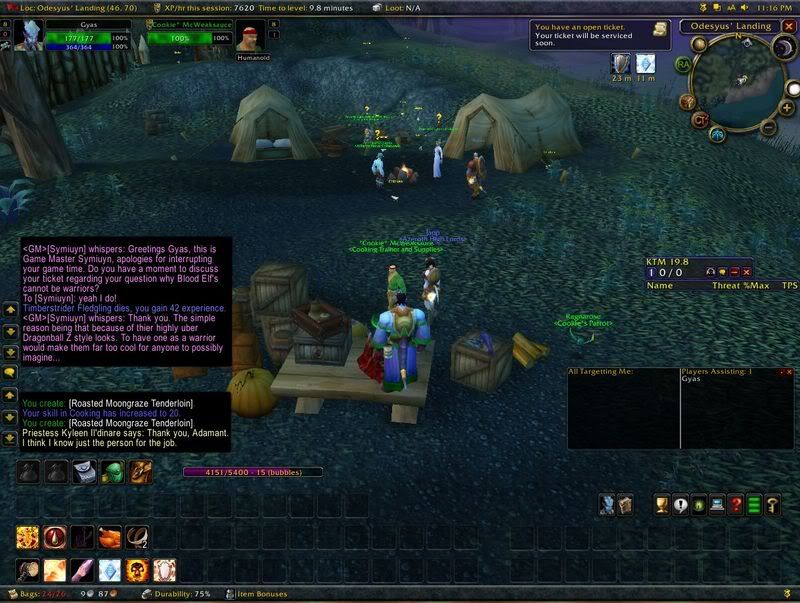Open the help request red question mark
This screenshot has height=603, width=800.
click(735, 504)
